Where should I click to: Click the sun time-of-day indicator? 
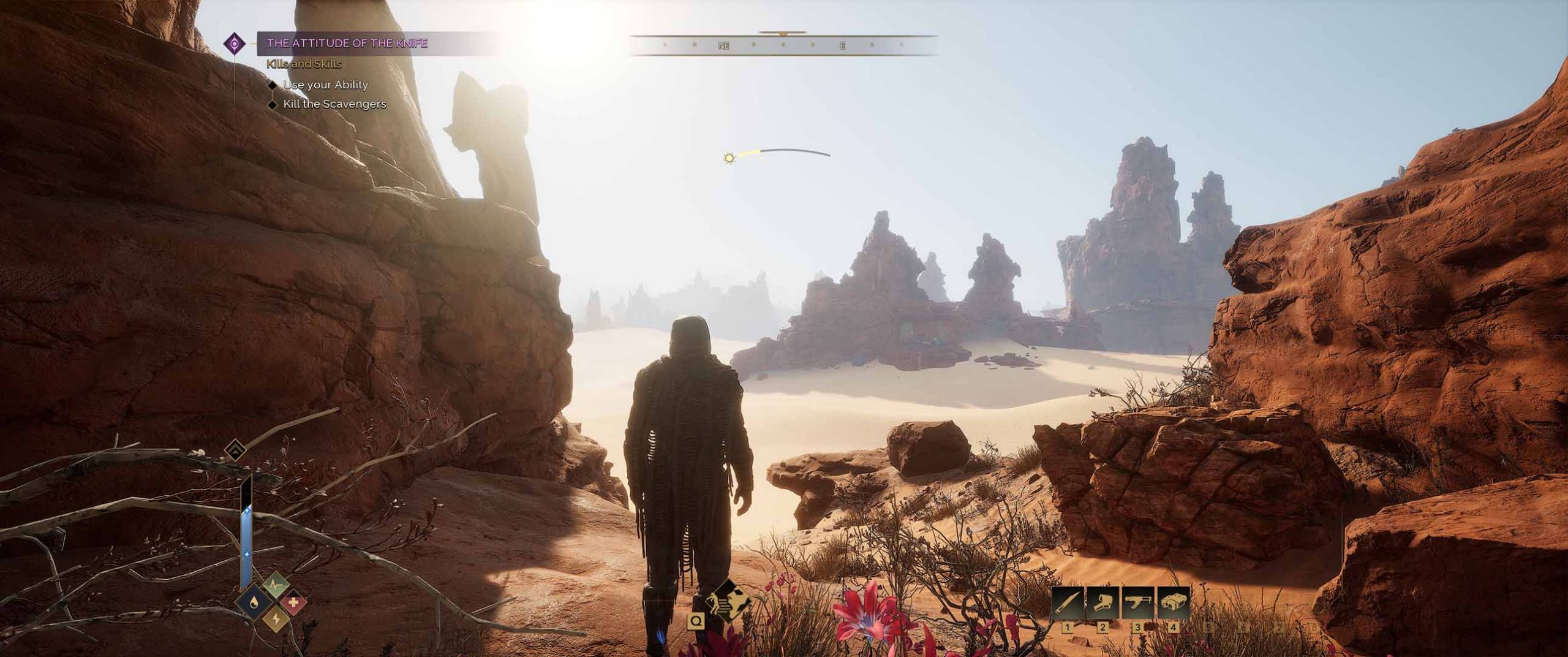point(728,158)
